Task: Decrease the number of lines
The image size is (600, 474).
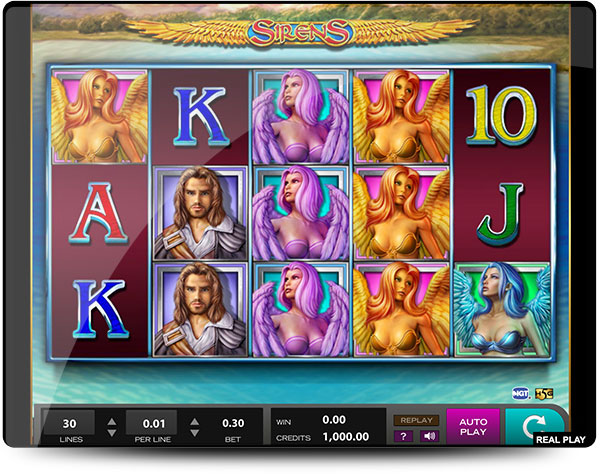Action: click(112, 433)
